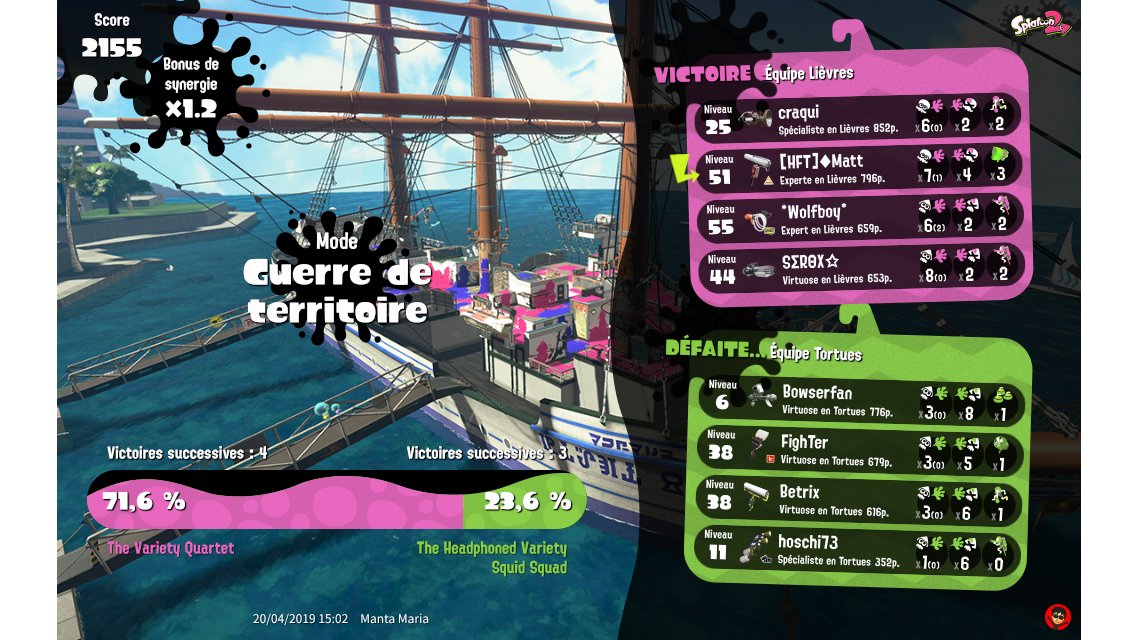Select the FighTer player row

(x=860, y=450)
